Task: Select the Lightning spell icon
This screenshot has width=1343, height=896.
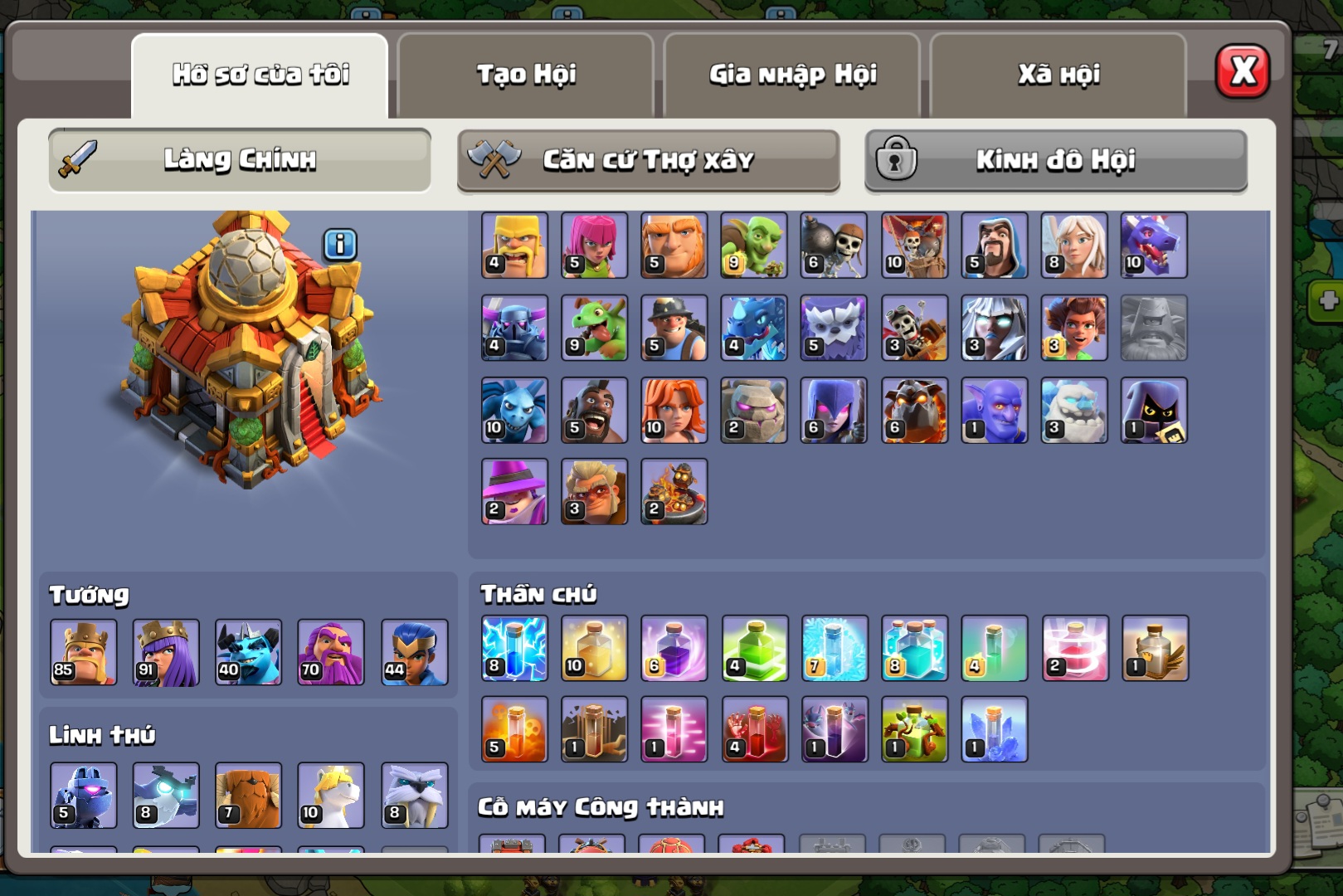Action: pos(515,648)
